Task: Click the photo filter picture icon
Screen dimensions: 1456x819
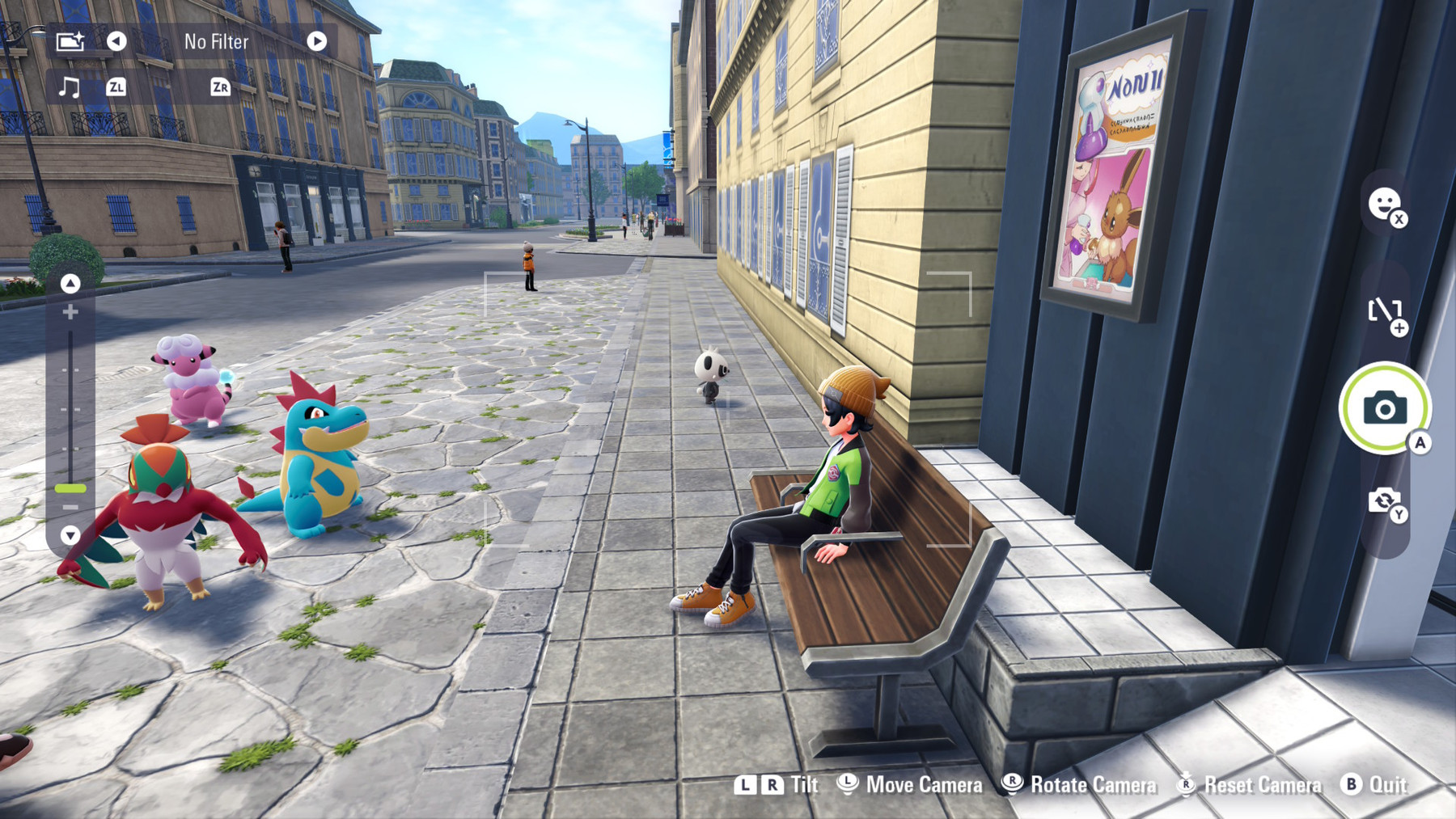Action: [x=70, y=41]
